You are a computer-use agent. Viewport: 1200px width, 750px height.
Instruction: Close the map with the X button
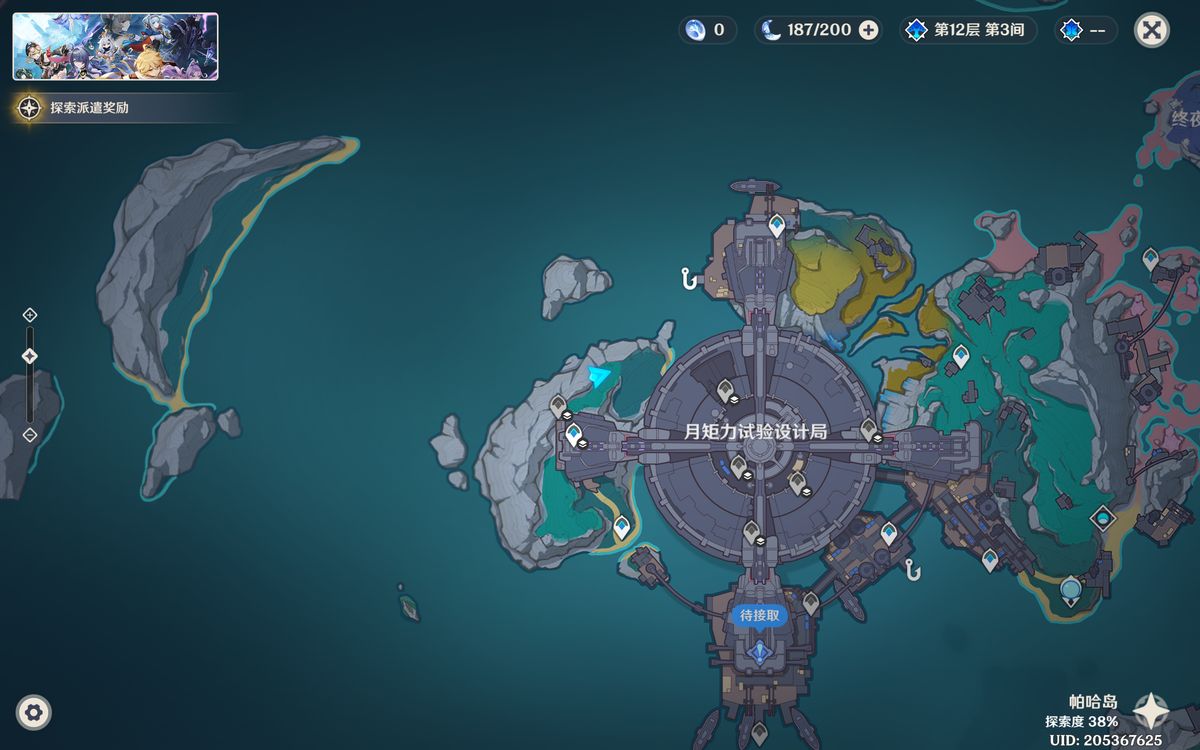[1152, 30]
